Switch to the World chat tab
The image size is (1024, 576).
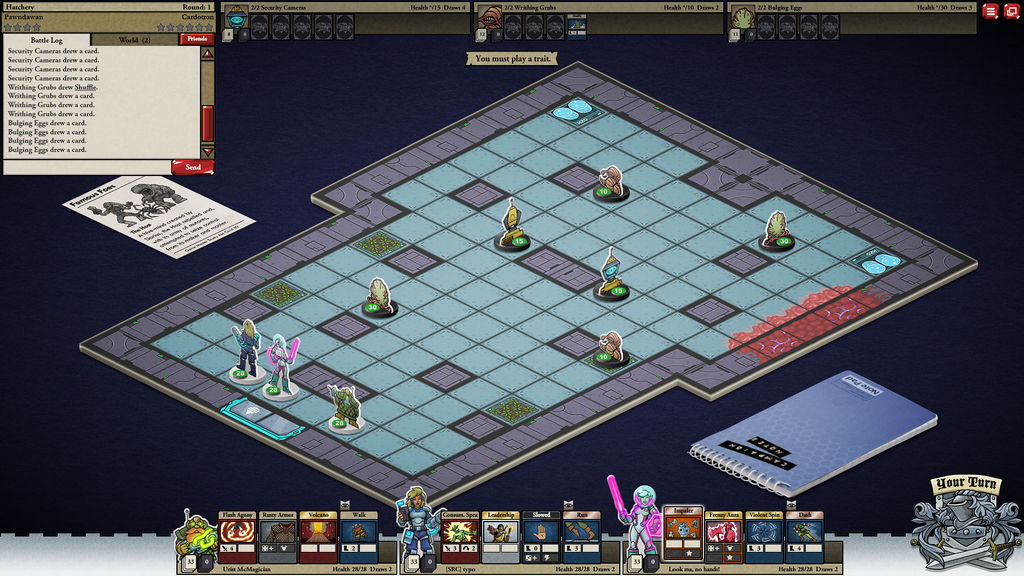pos(134,40)
